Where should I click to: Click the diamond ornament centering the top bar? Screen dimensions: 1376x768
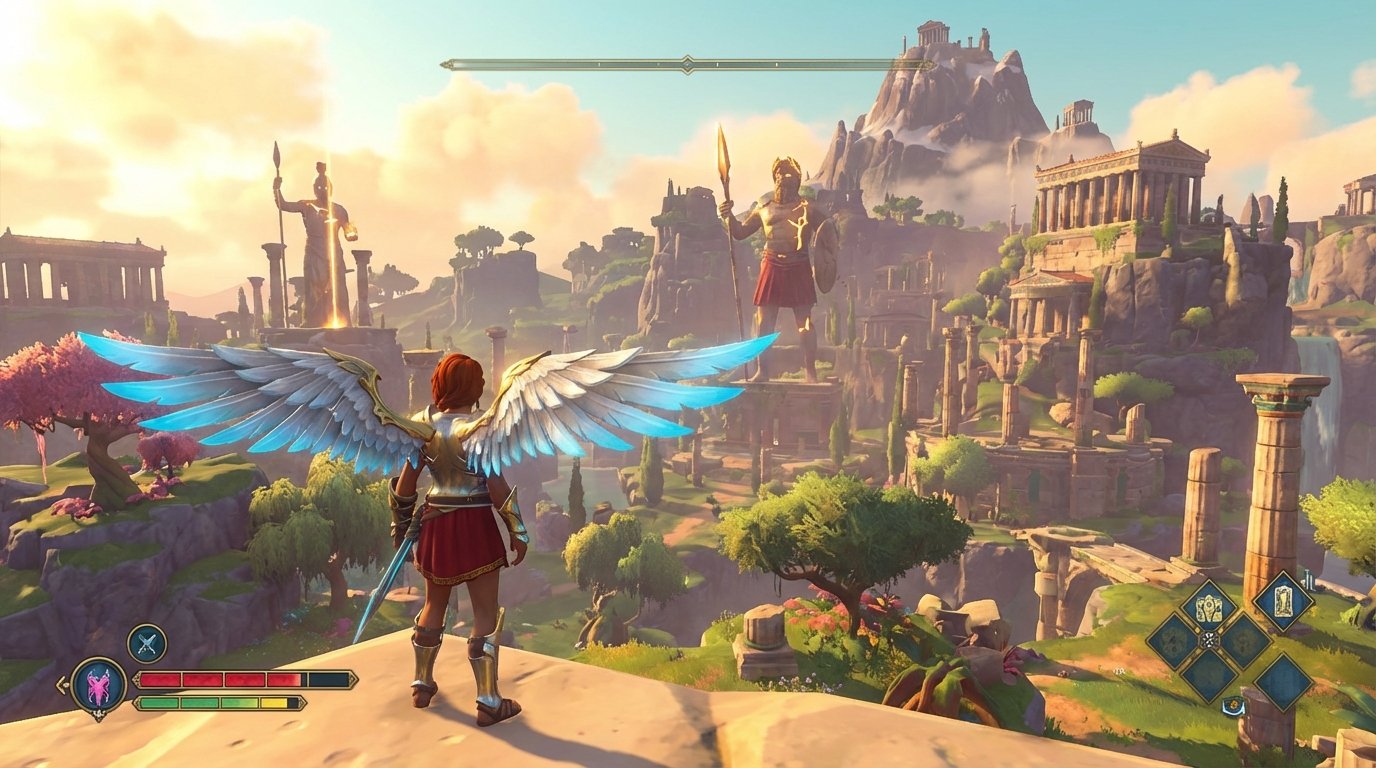click(686, 62)
